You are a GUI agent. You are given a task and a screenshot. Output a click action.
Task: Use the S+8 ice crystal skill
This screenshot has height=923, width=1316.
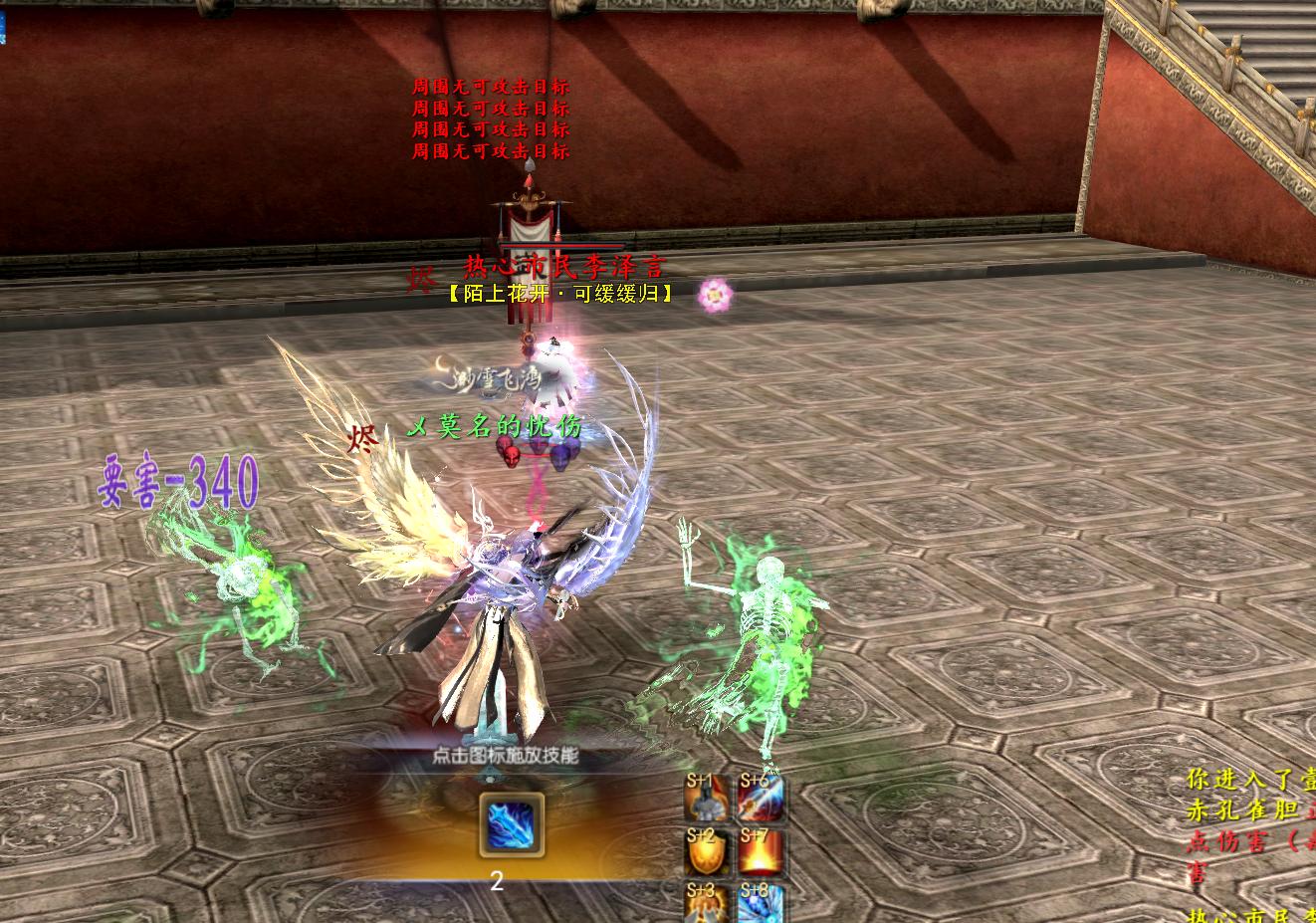point(762,904)
